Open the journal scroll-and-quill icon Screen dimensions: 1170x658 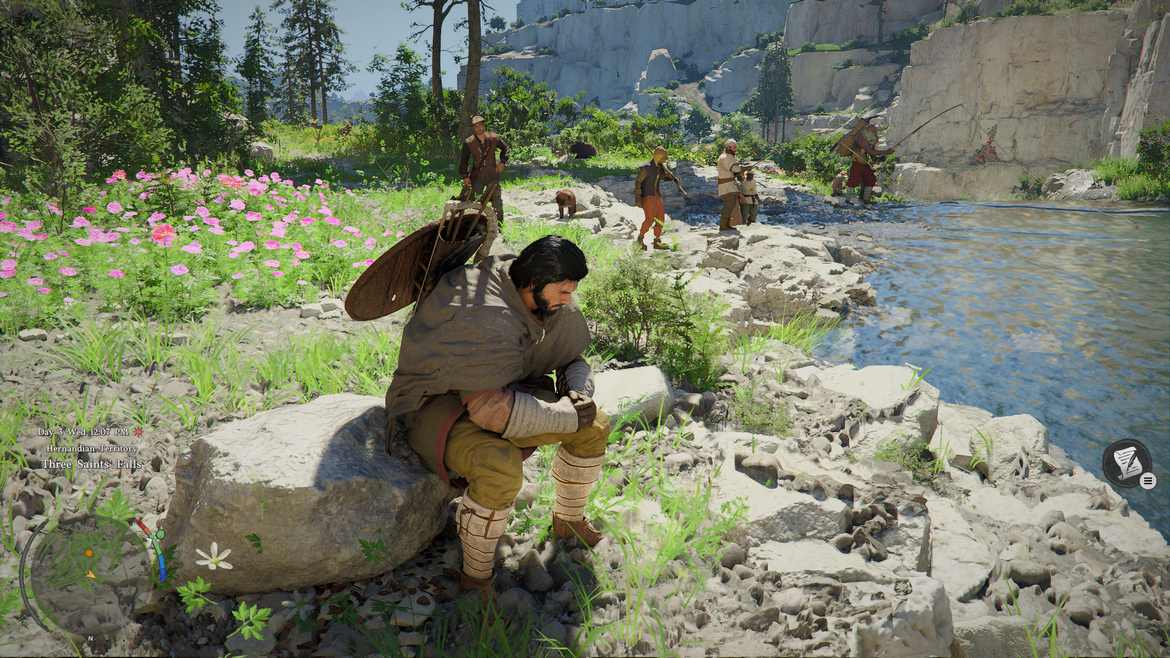[1126, 462]
